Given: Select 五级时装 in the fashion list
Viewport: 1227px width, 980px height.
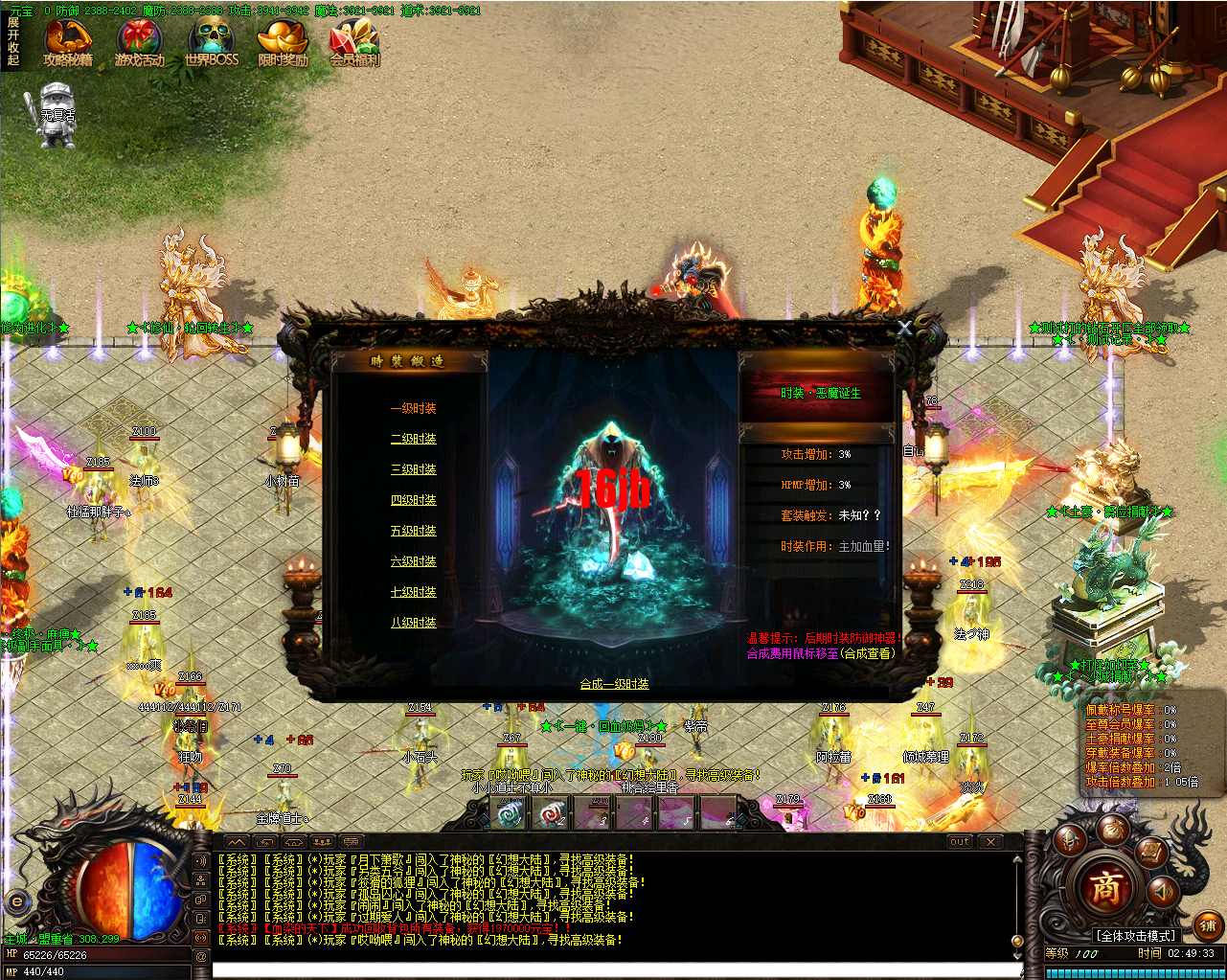Looking at the screenshot, I should (x=413, y=531).
